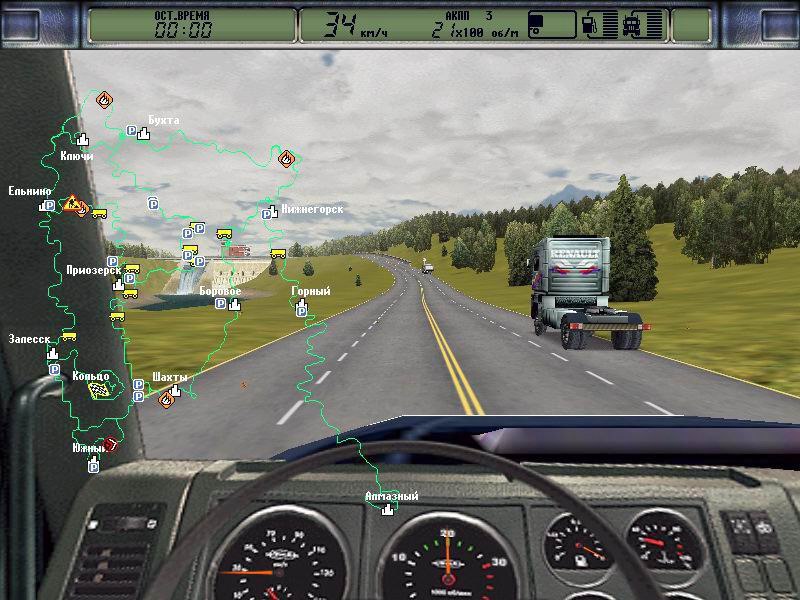Pick the Приозерск town marker
Viewport: 800px width, 600px height.
93,270
